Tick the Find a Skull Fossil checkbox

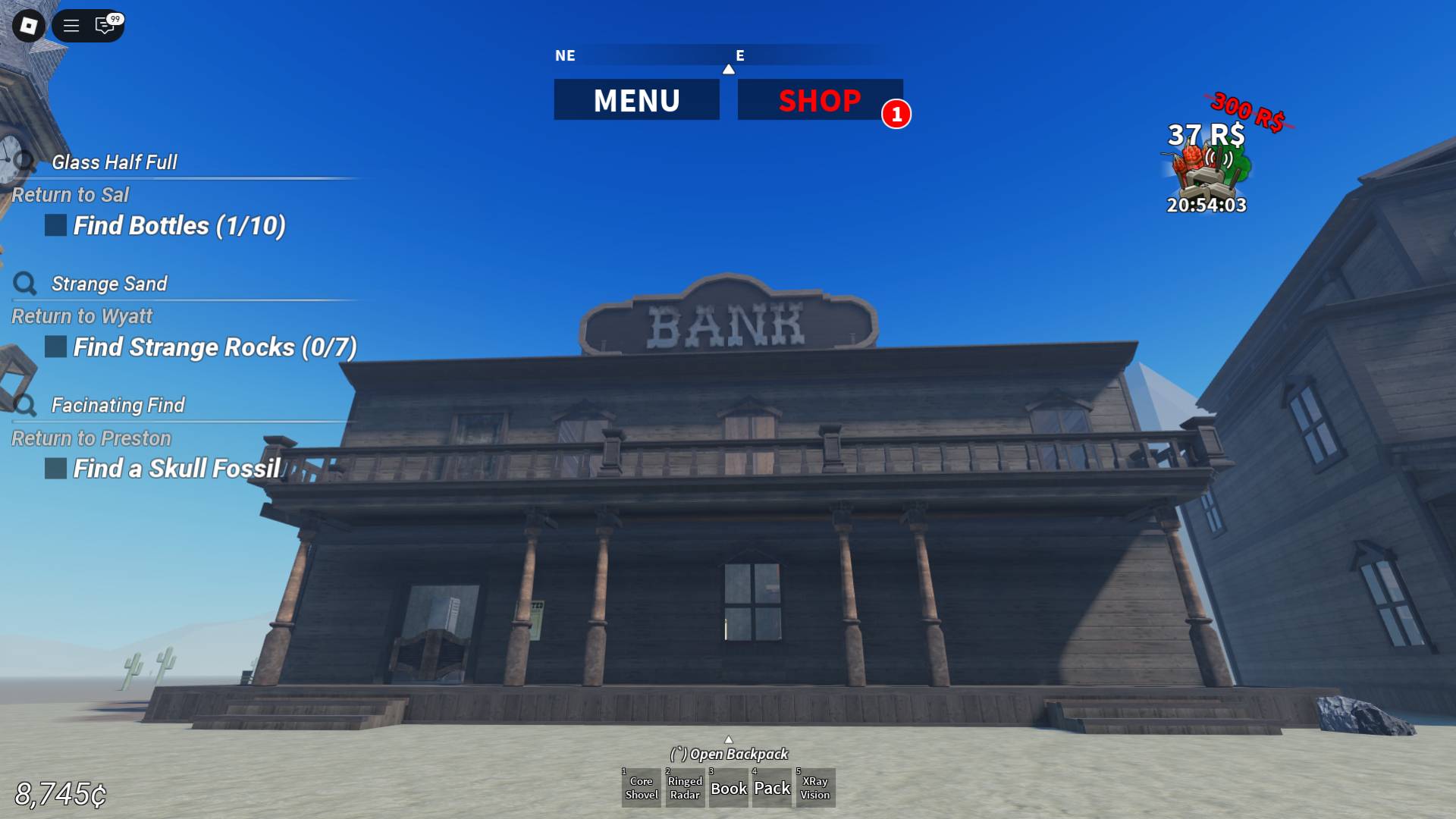[54, 468]
